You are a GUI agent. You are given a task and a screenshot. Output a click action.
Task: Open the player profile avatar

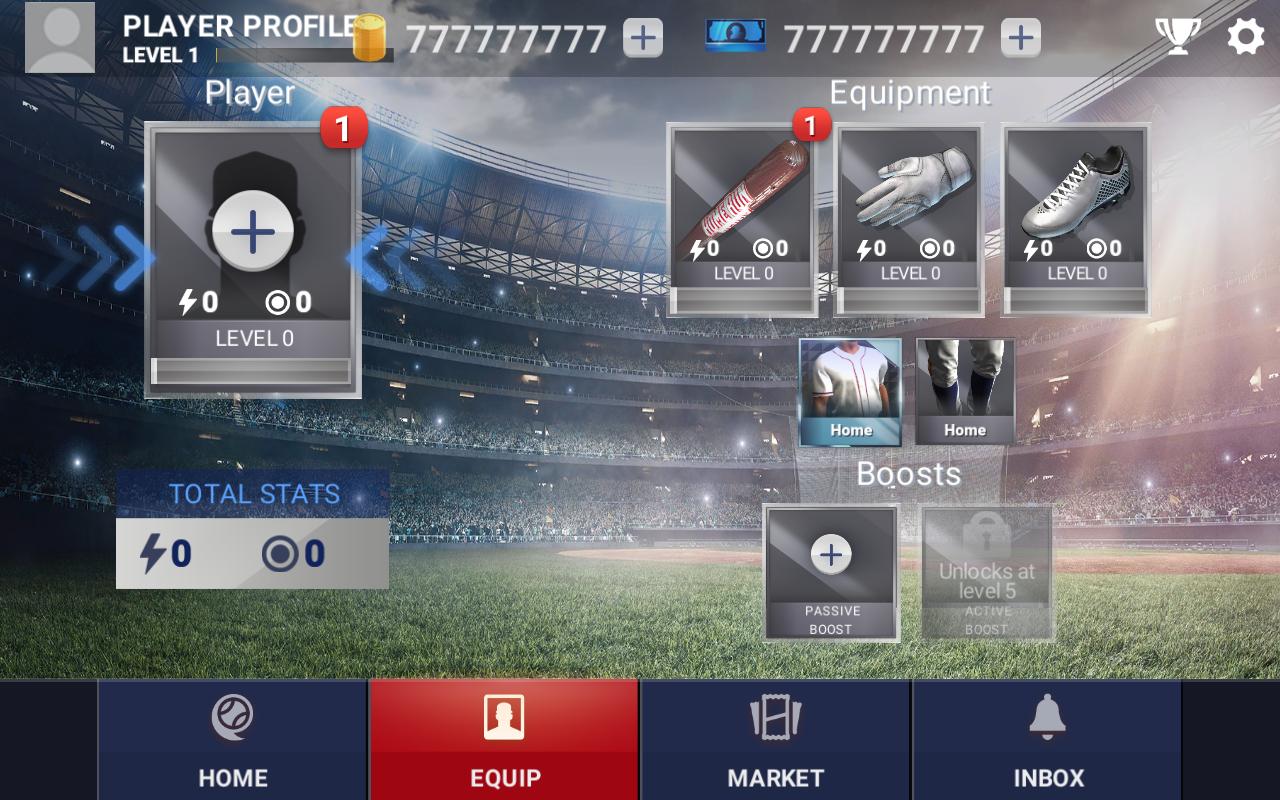(60, 37)
